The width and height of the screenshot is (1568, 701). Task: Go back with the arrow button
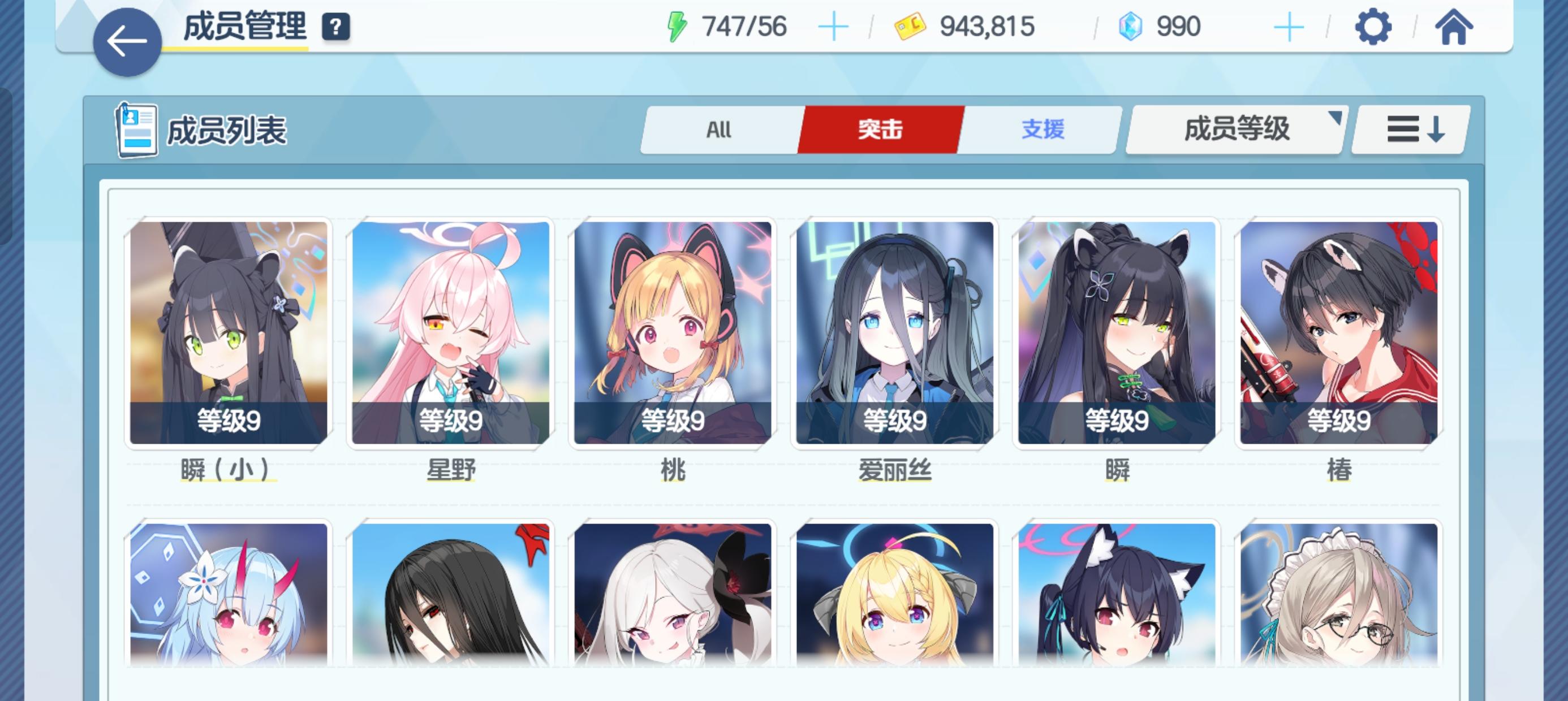[127, 41]
